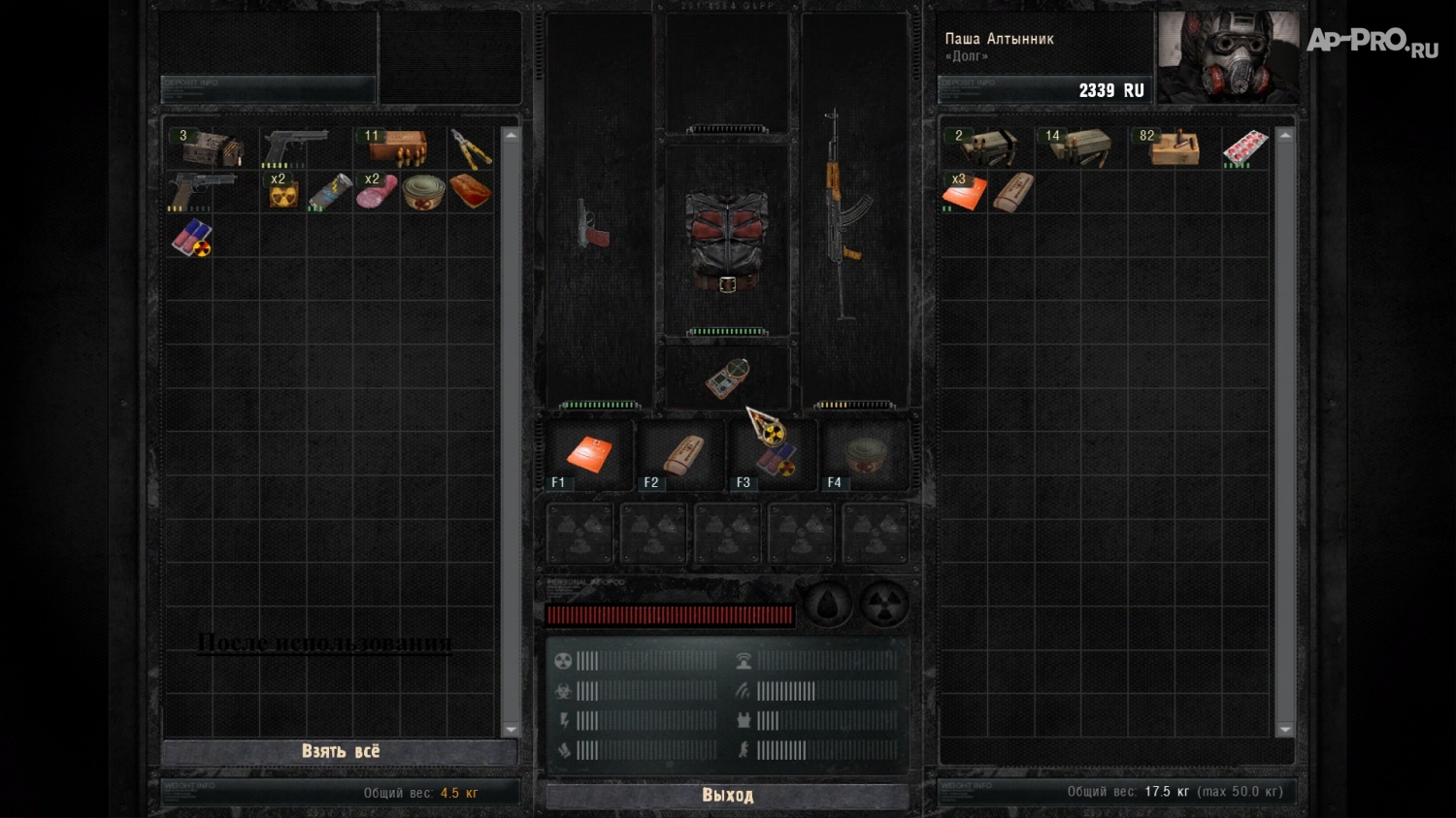The width and height of the screenshot is (1456, 818).
Task: Click the equipped detector device slot
Action: tap(727, 377)
